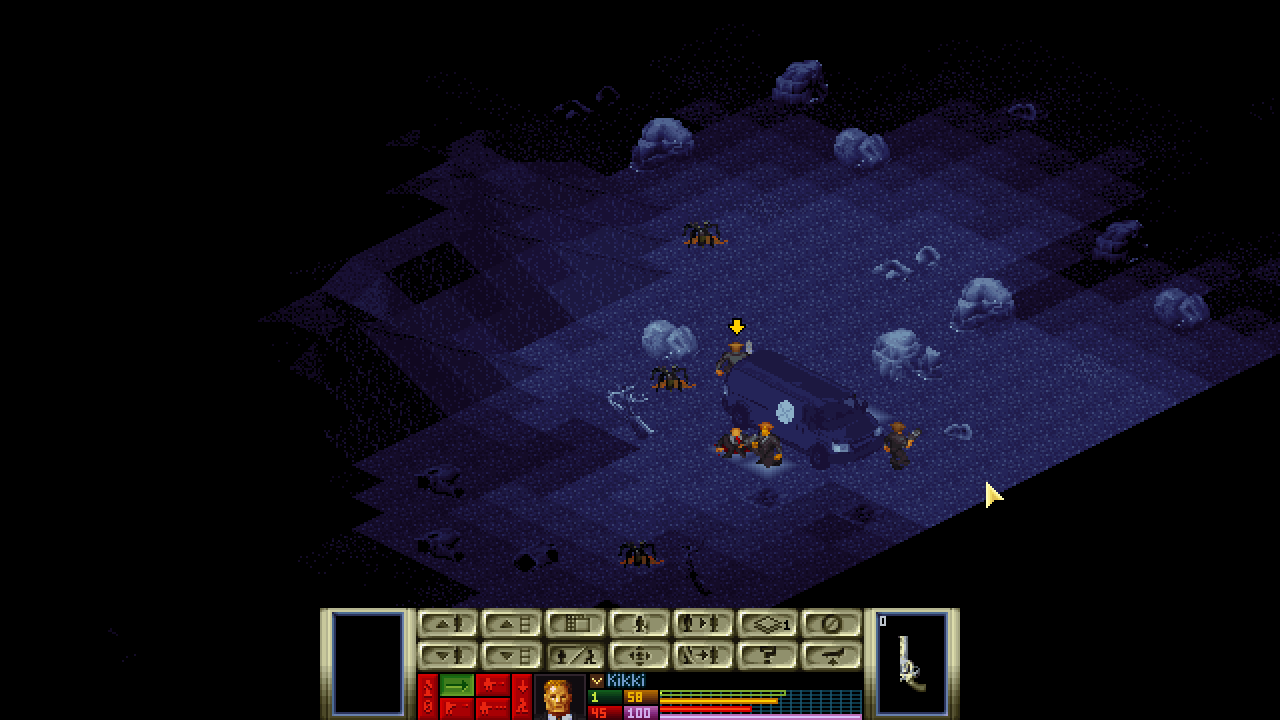Open Kikki's soldier stats via rank badge
The image size is (1280, 720).
click(597, 681)
